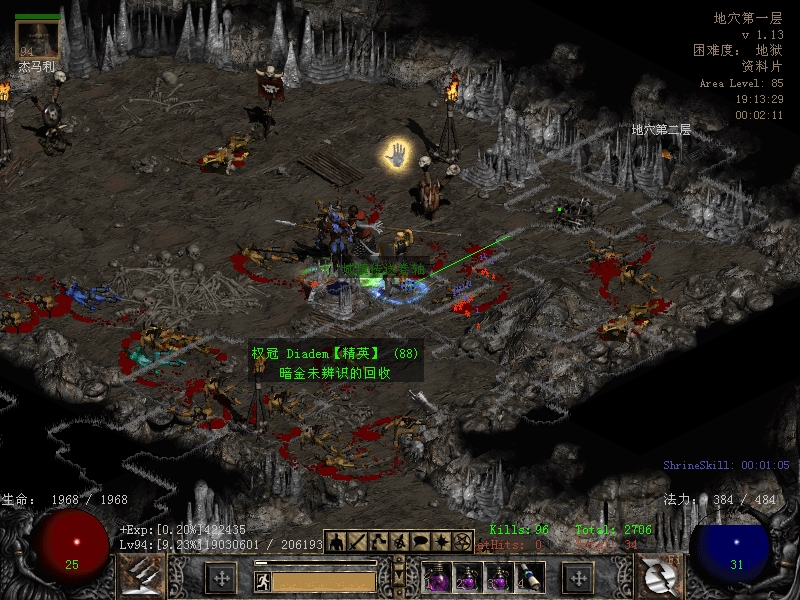The height and width of the screenshot is (600, 800).
Task: Open inventory with the sword icon
Action: pyautogui.click(x=356, y=541)
